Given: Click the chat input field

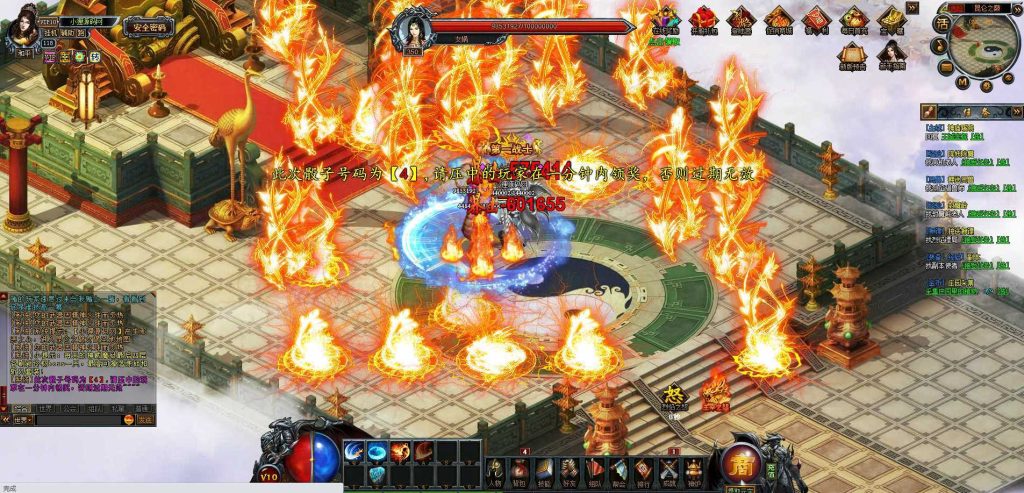Looking at the screenshot, I should pyautogui.click(x=78, y=421).
